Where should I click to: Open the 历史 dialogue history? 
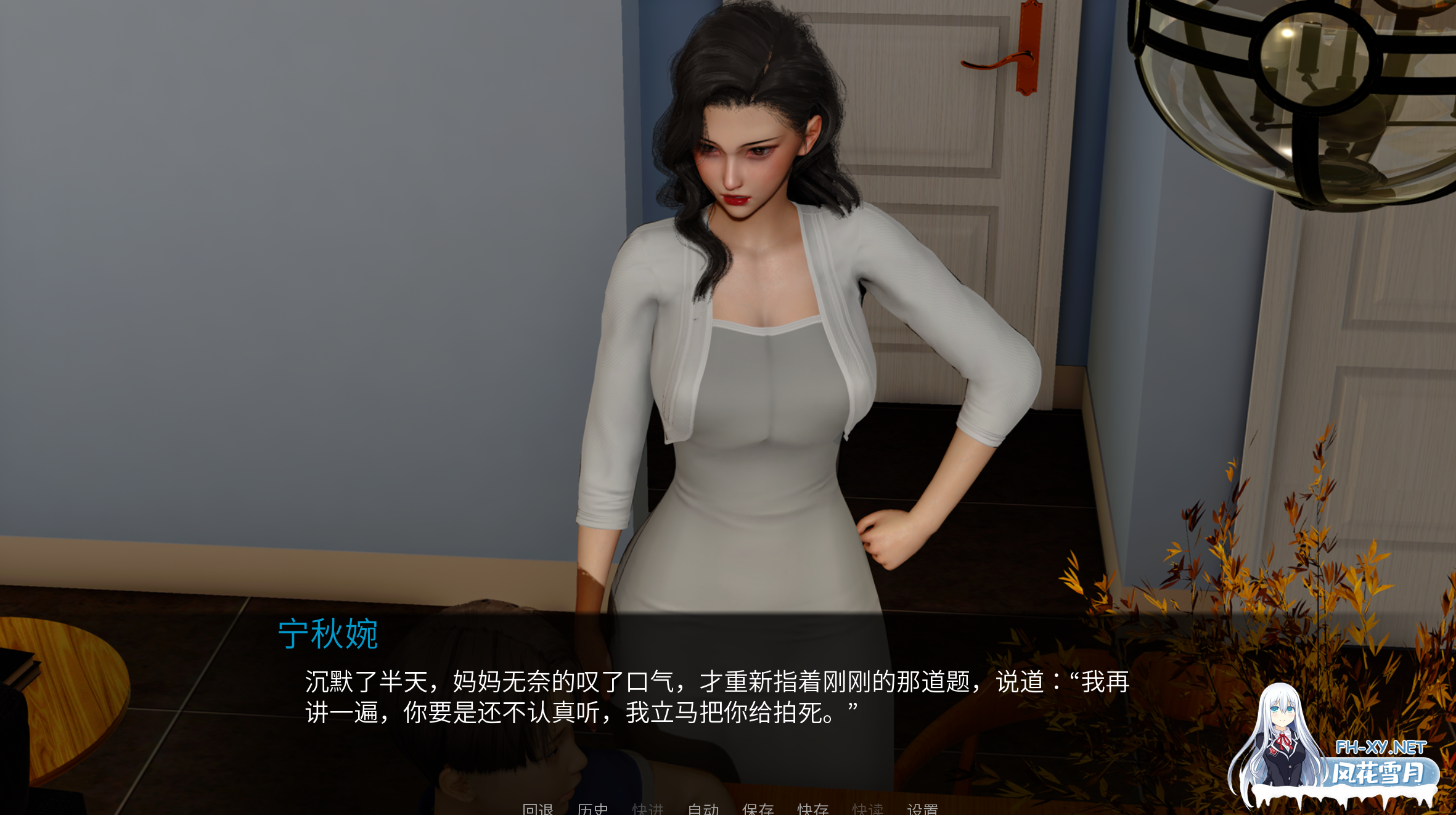coord(592,809)
